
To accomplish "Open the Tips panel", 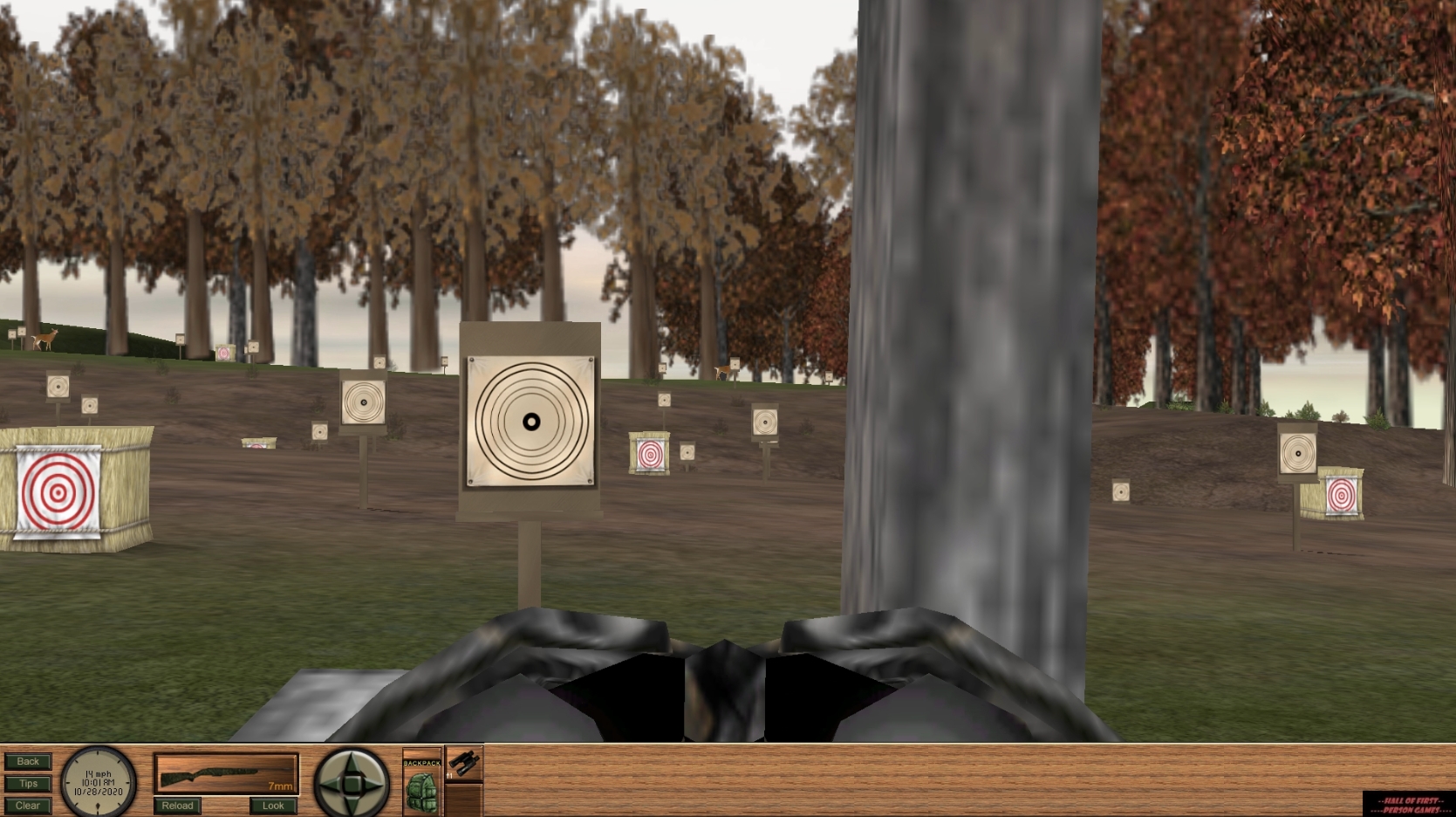I will click(27, 783).
